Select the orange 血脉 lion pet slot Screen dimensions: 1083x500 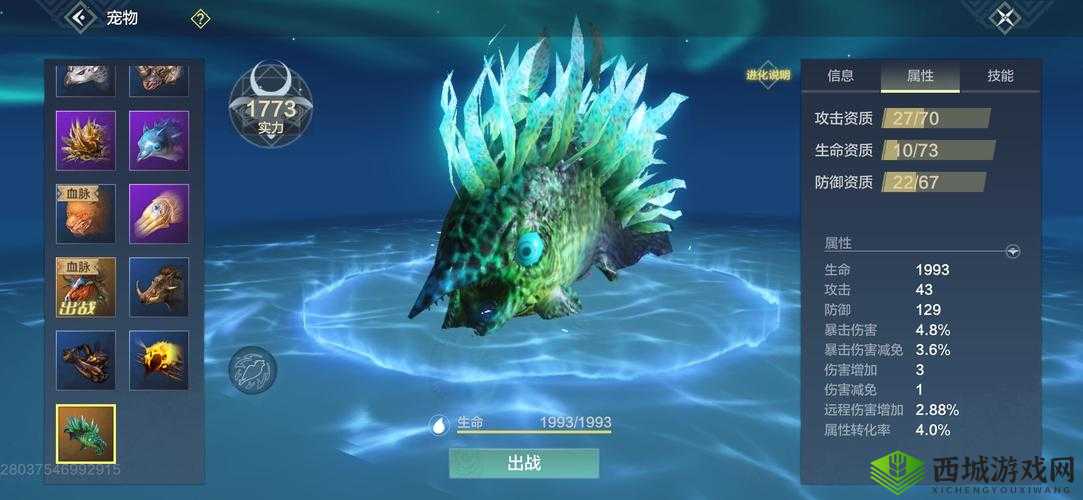click(86, 213)
